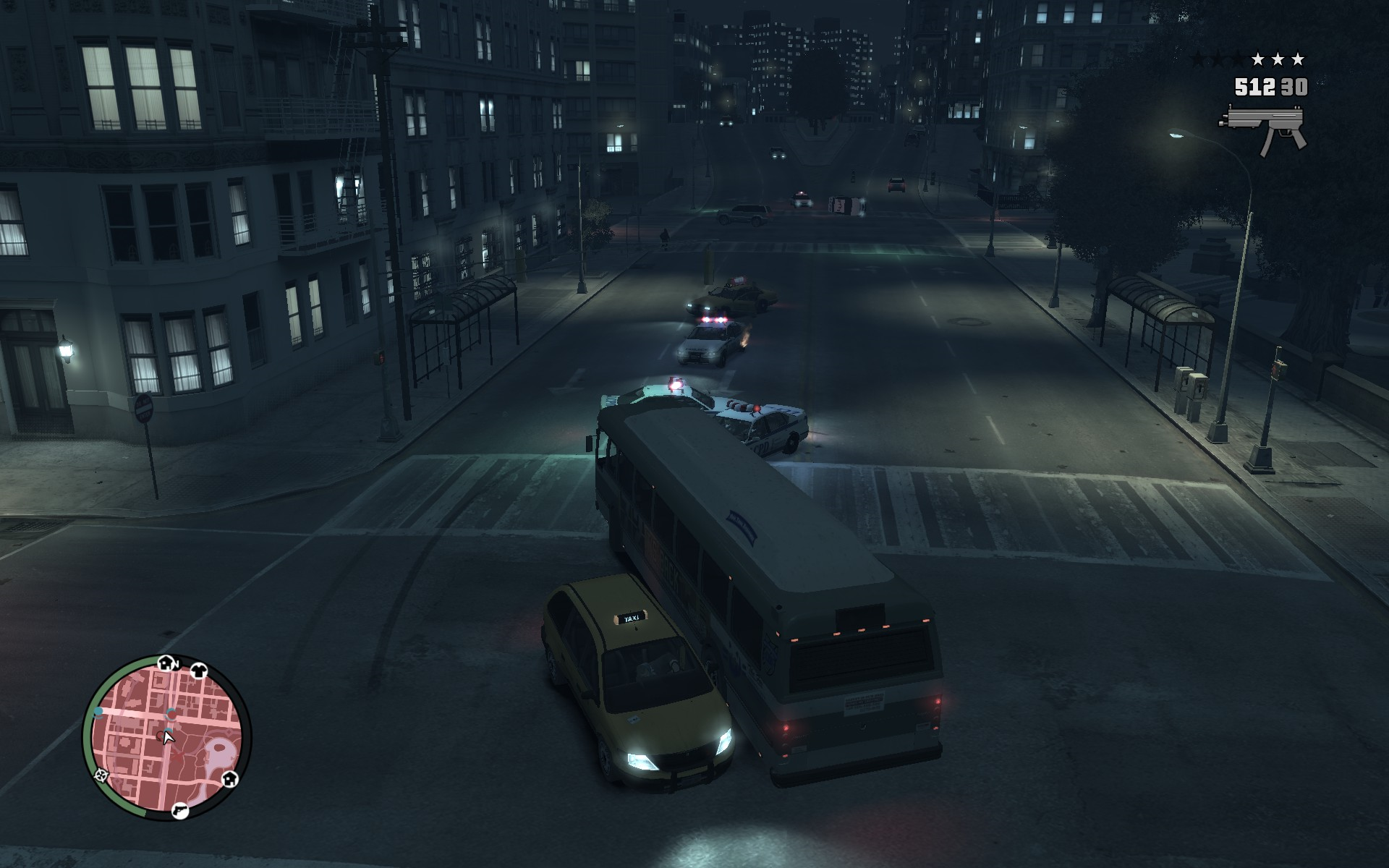Screen dimensions: 1389x868
Task: Click the white player arrow on radar
Action: pos(169,738)
